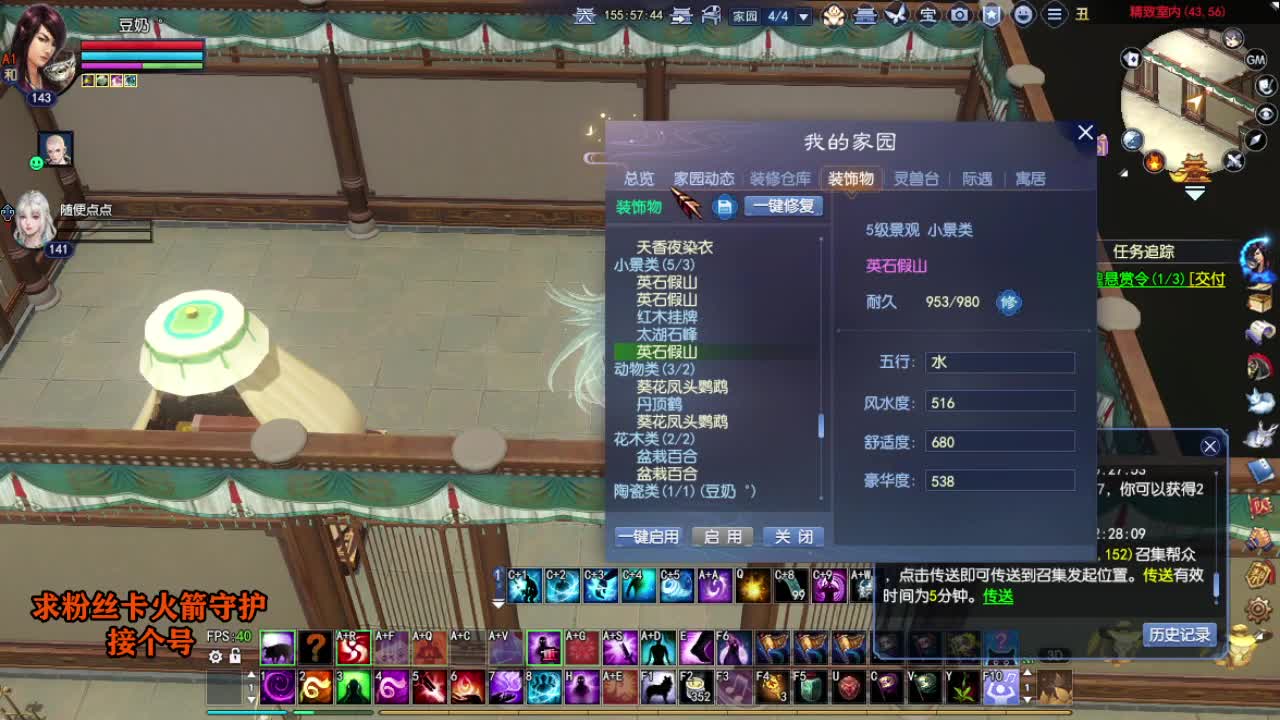Click the butterfly wings icon in top bar

click(x=897, y=14)
